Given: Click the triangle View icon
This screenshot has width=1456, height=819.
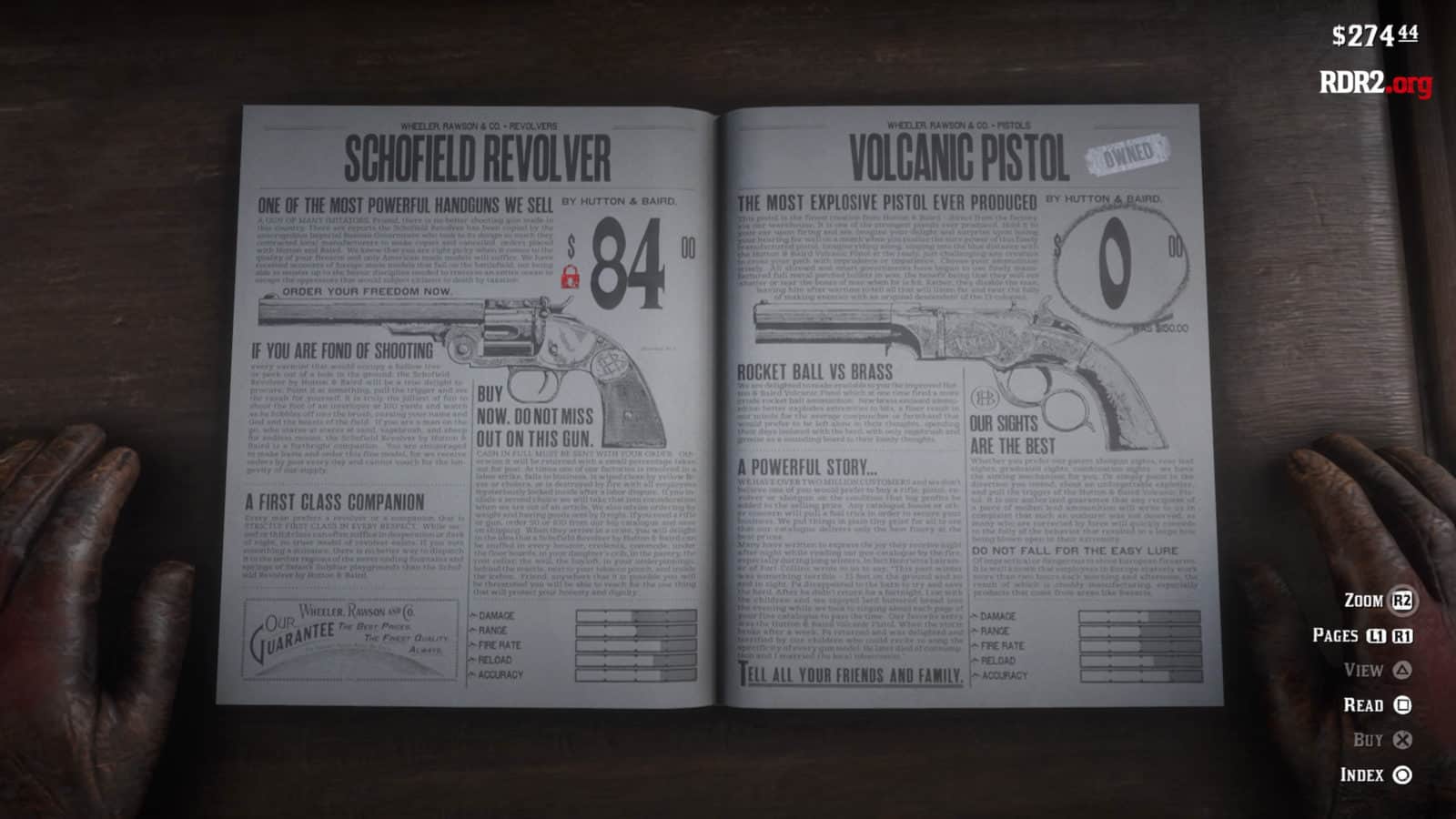Looking at the screenshot, I should point(1401,671).
